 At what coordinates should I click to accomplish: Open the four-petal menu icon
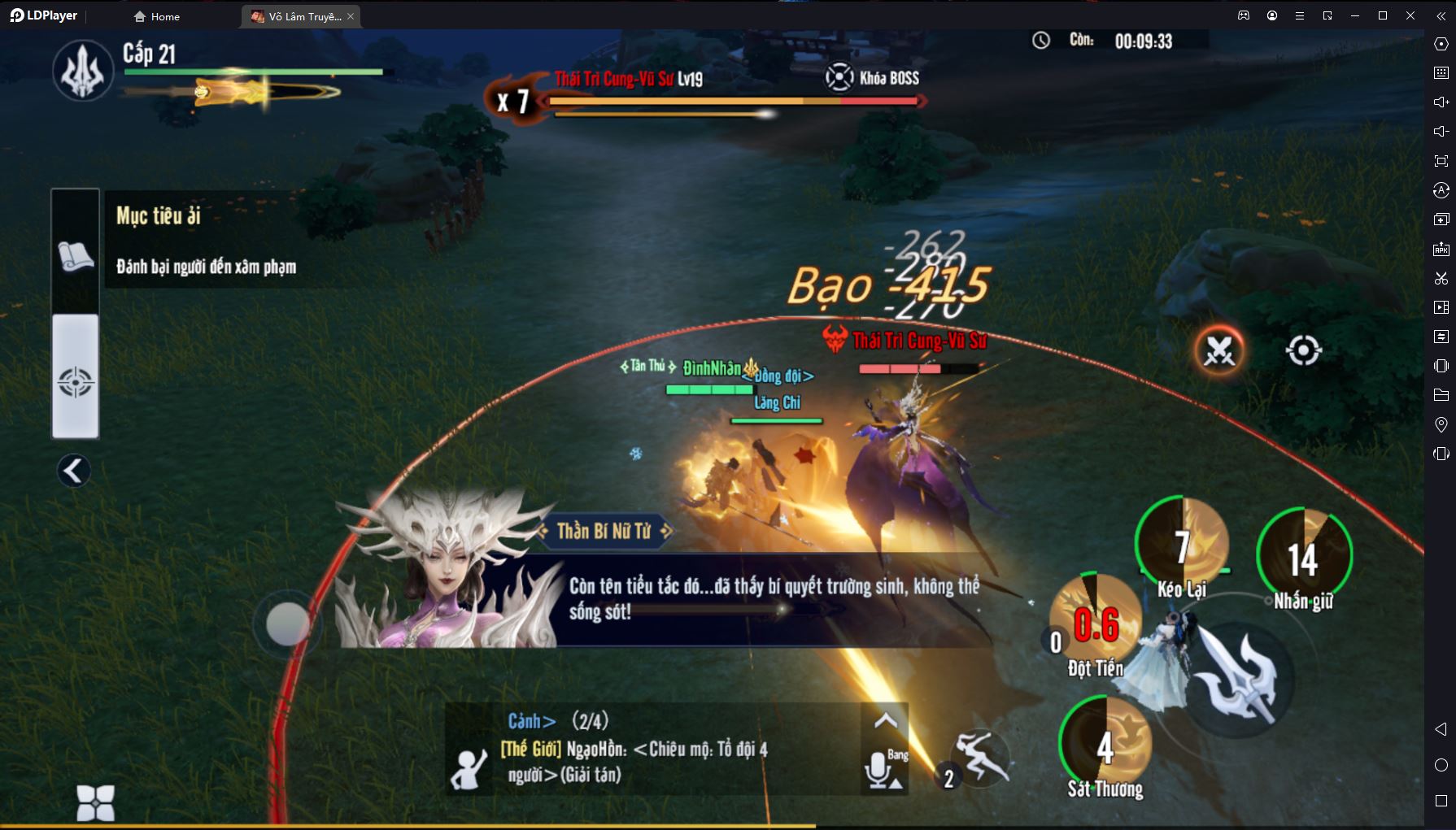[x=95, y=803]
